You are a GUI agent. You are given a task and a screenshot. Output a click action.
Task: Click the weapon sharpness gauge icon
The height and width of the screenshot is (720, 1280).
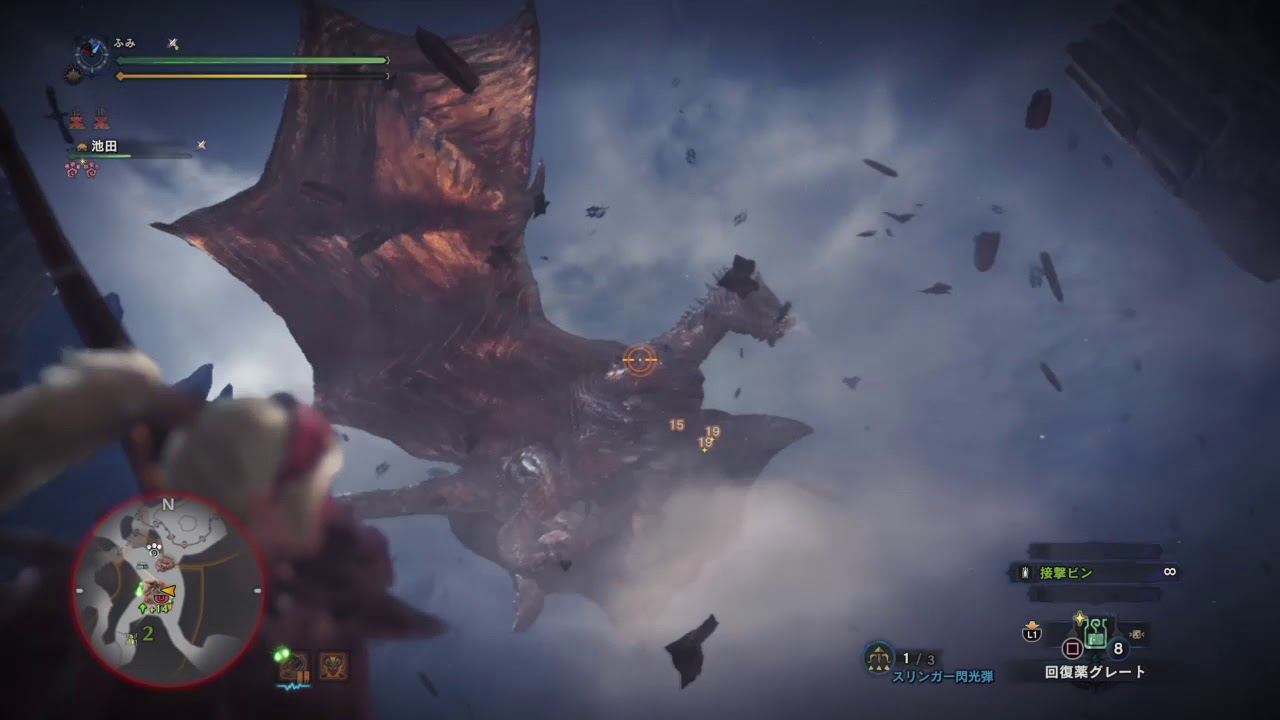point(172,43)
